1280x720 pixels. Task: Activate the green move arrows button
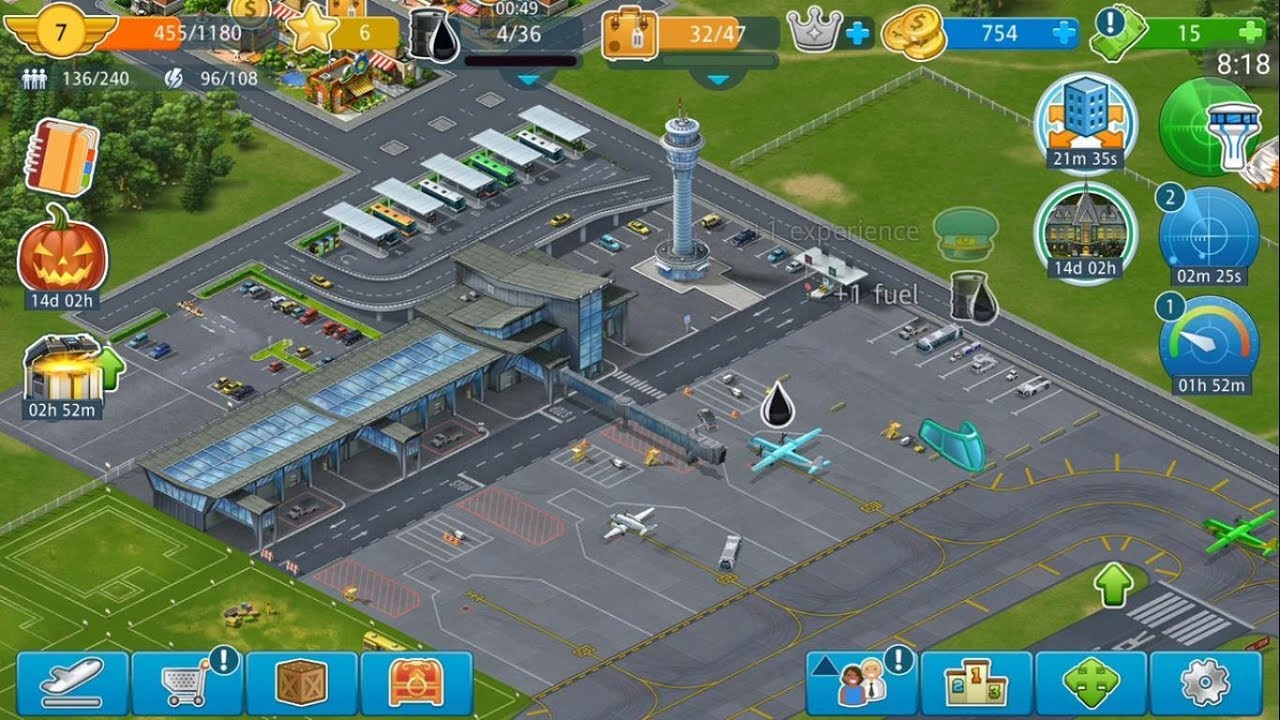coord(1090,684)
